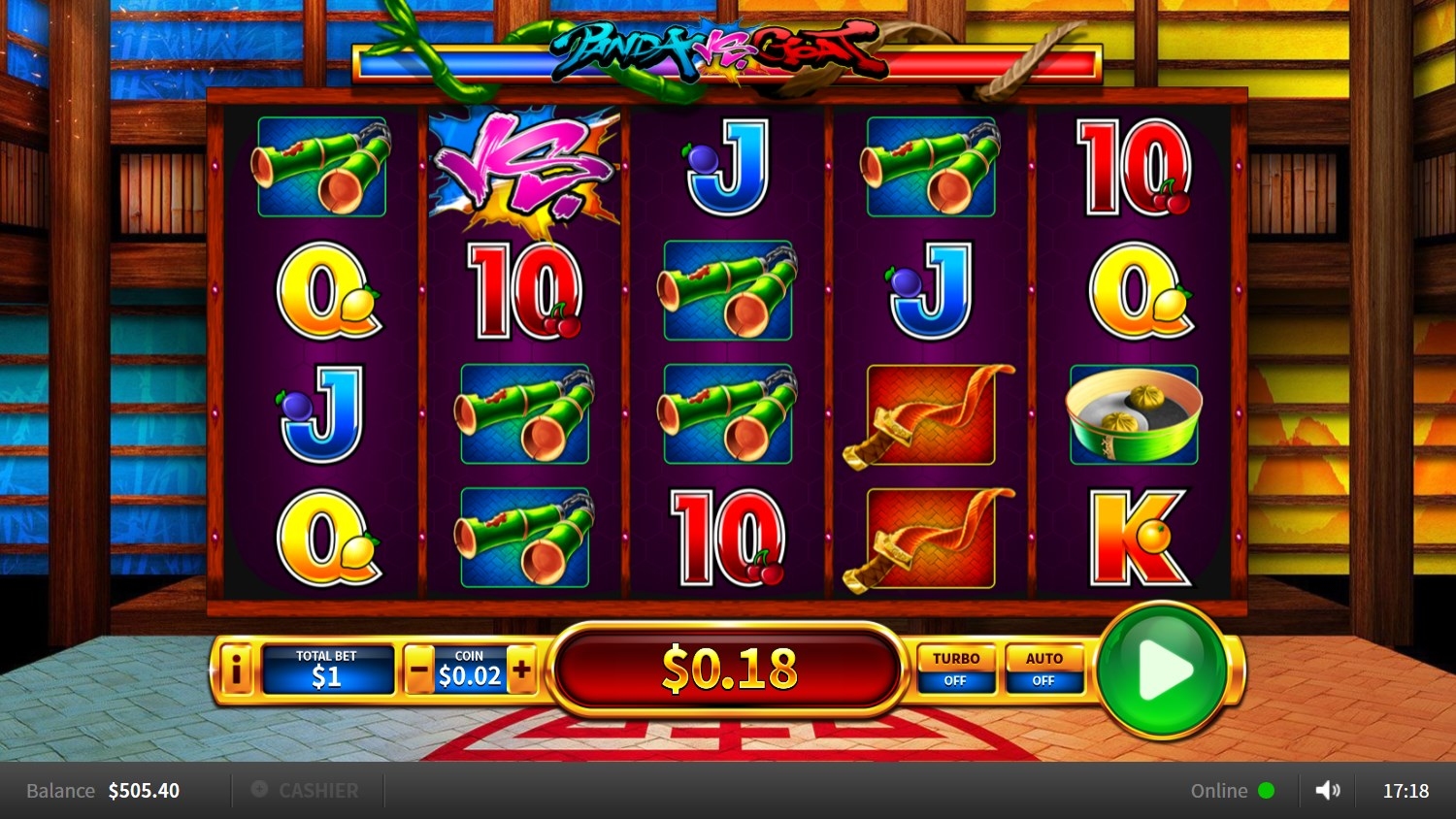
Task: Enable Auto spin
Action: (x=1044, y=670)
